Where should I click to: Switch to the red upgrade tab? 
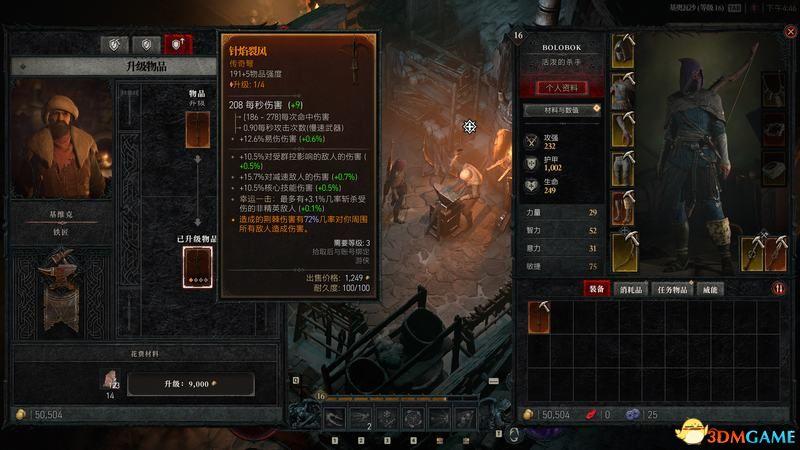pos(179,45)
